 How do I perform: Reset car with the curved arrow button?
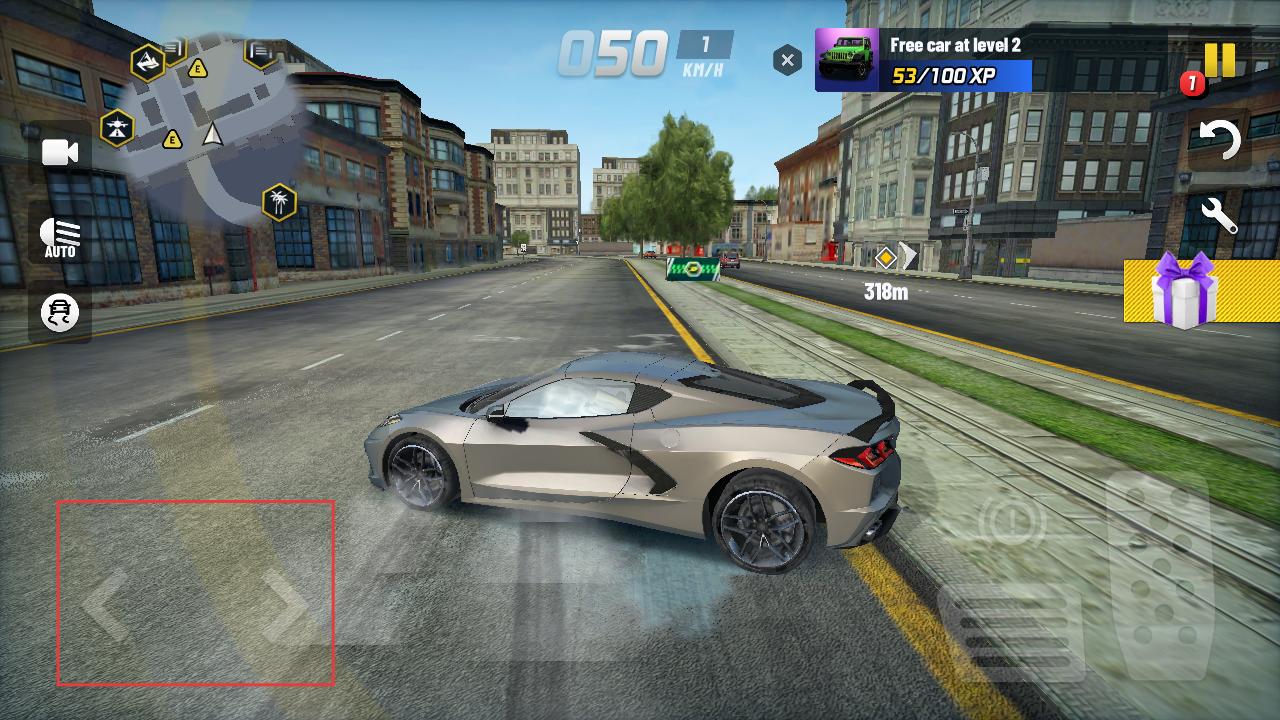click(1219, 140)
